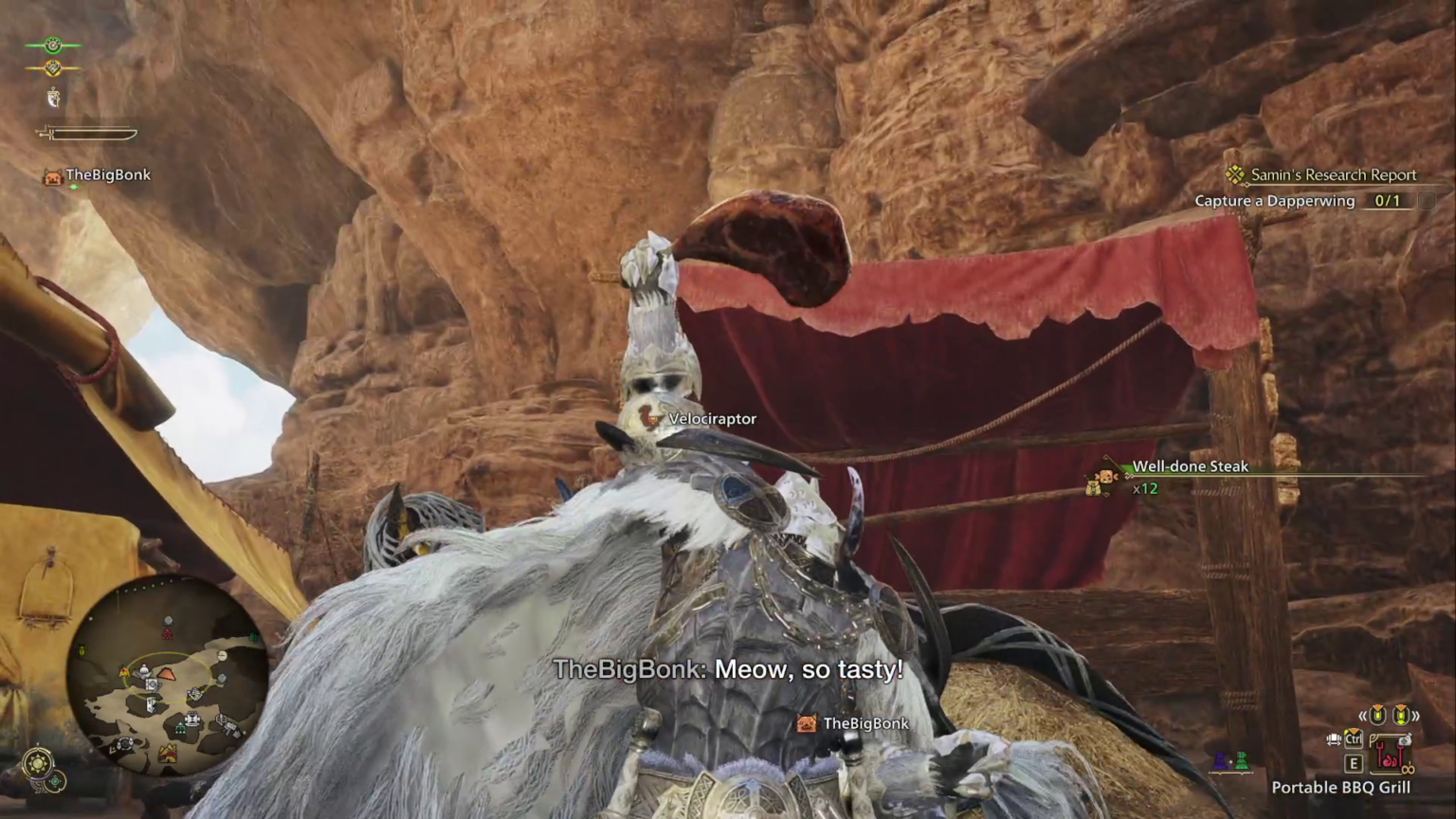
Task: Click TheBigBonk chat message
Action: click(728, 669)
